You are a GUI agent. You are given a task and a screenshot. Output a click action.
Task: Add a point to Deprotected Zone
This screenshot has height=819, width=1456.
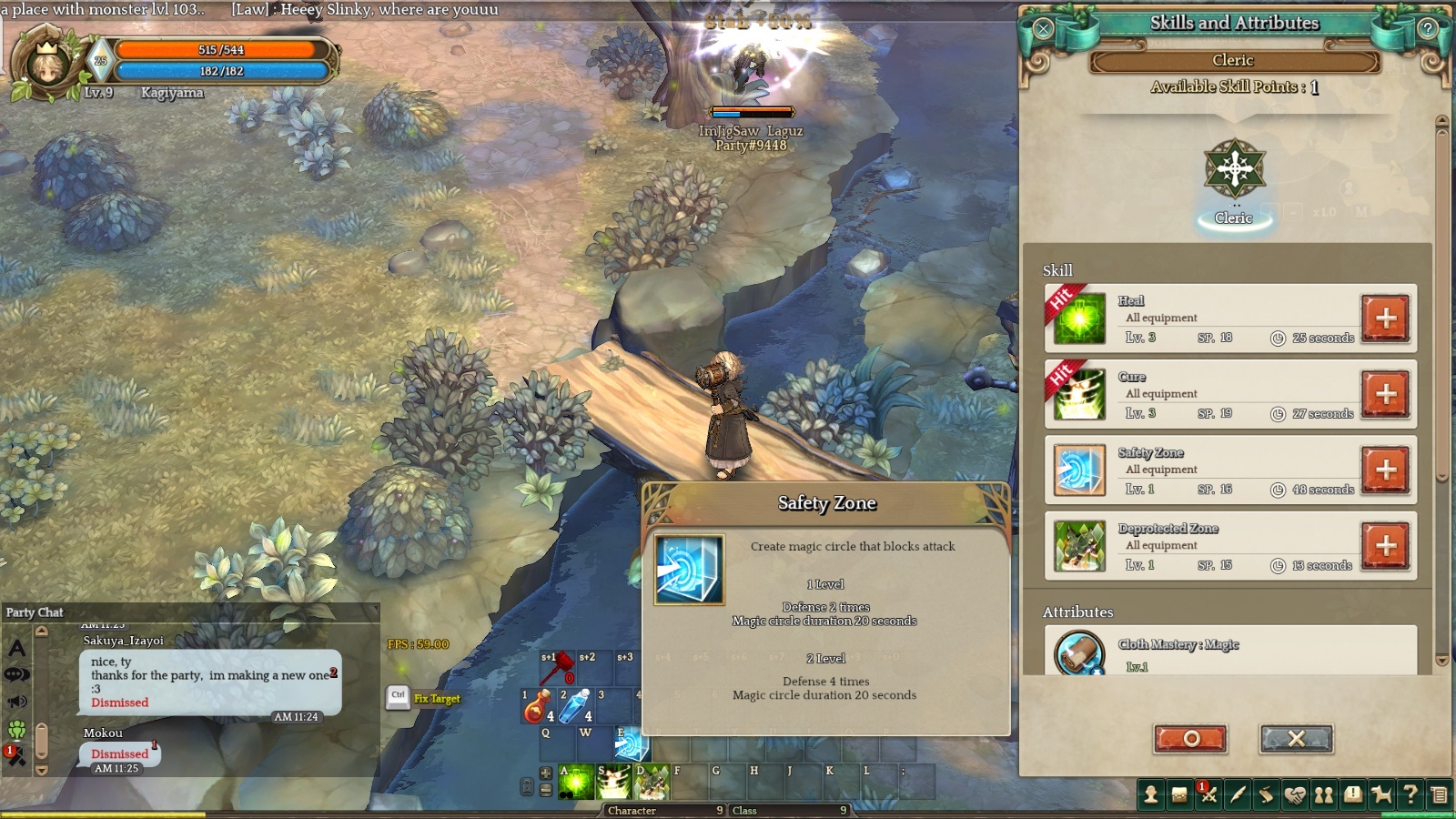(1385, 545)
